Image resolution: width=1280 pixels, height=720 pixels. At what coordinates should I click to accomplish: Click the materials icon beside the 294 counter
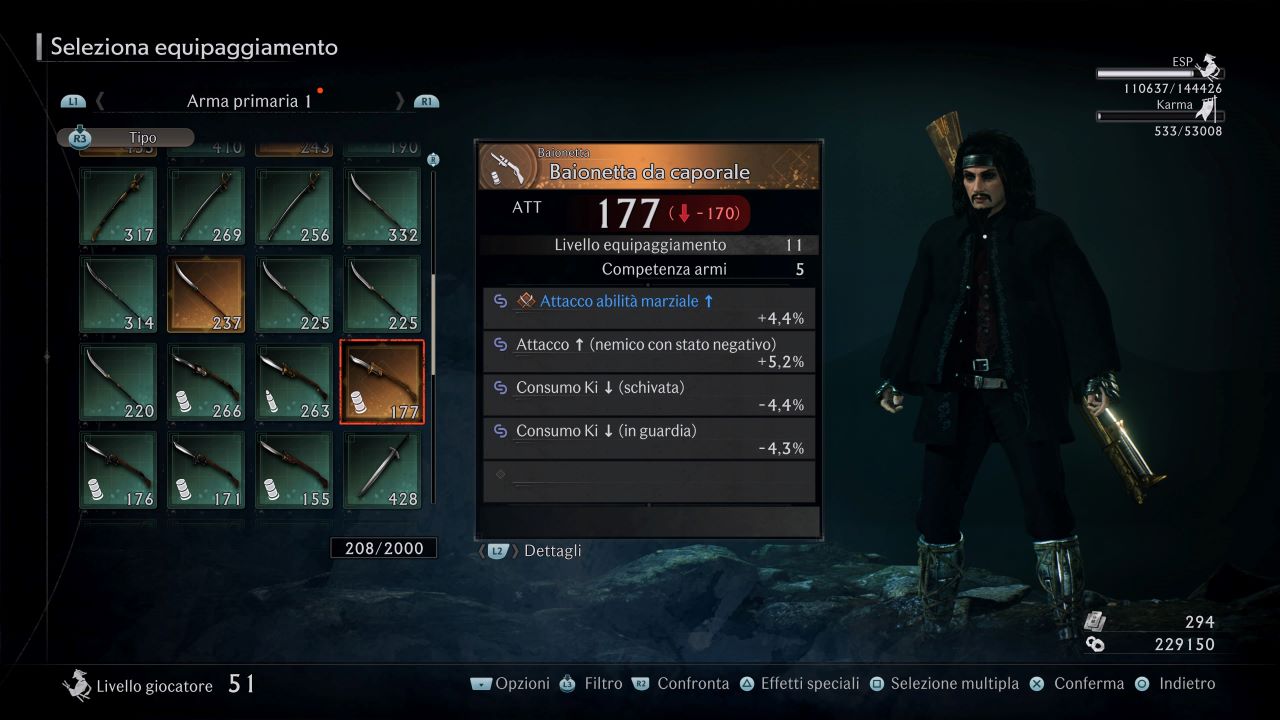[x=1095, y=621]
